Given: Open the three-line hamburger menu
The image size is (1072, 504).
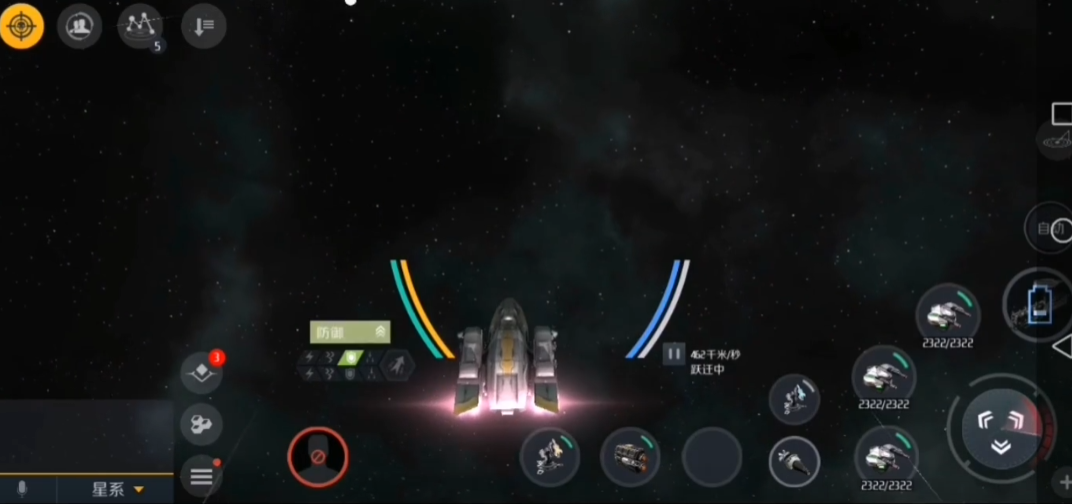Looking at the screenshot, I should pos(201,475).
